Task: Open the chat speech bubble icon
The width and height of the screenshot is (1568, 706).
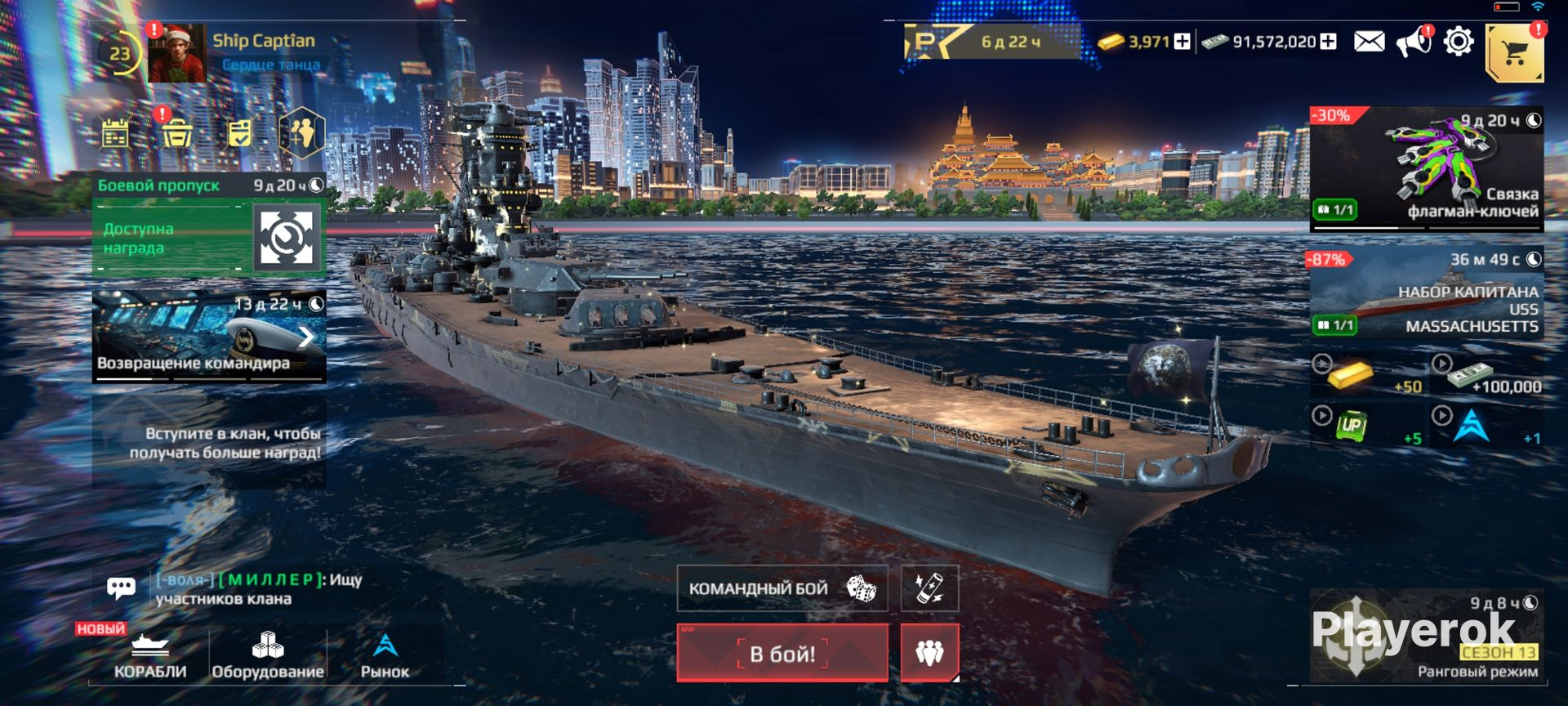Action: [121, 588]
